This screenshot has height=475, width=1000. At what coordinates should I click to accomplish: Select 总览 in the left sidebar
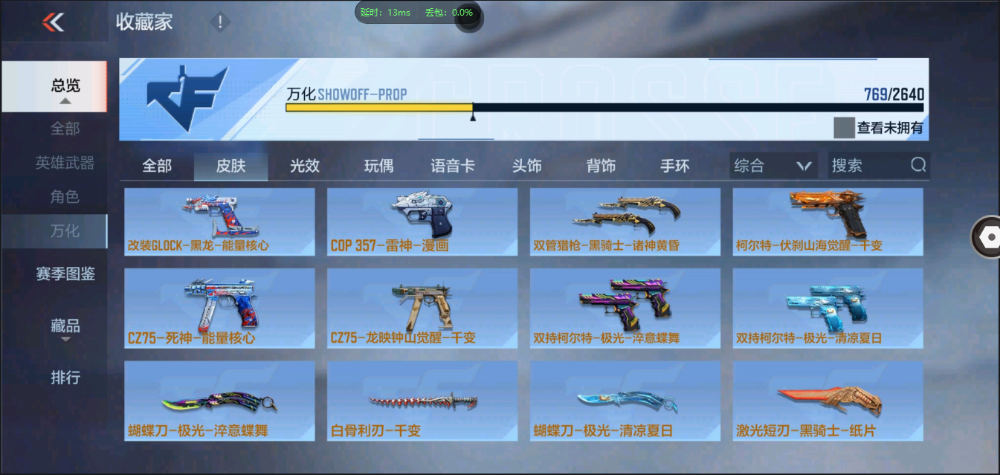point(65,86)
